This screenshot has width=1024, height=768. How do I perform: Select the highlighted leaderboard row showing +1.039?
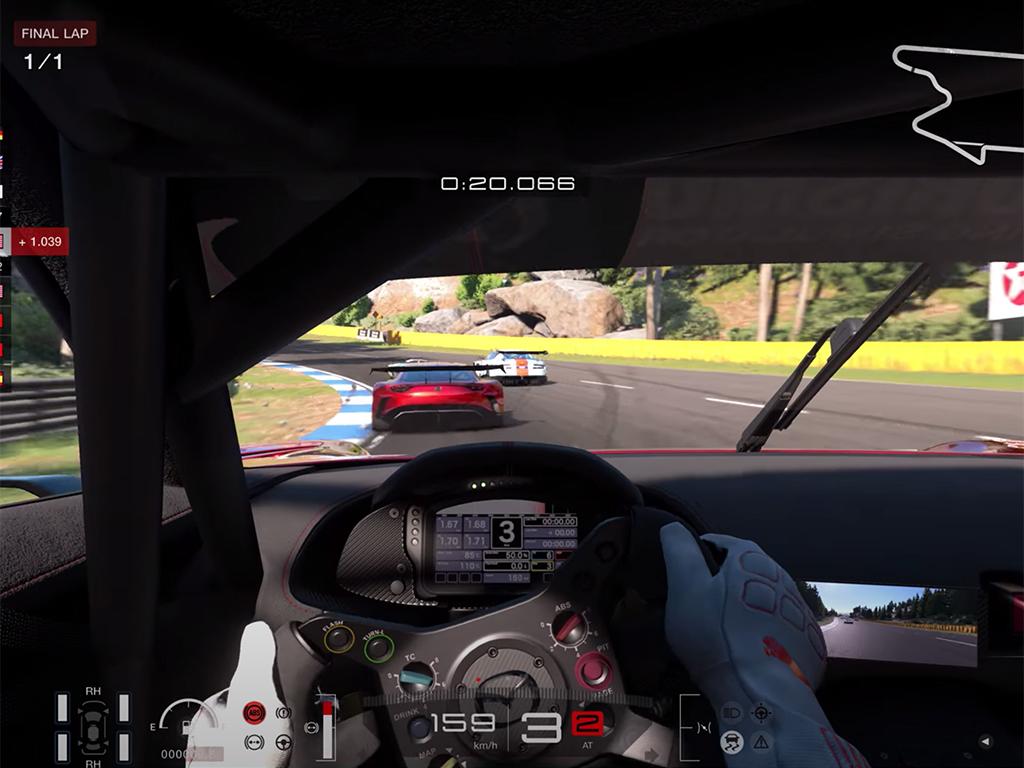click(x=35, y=241)
